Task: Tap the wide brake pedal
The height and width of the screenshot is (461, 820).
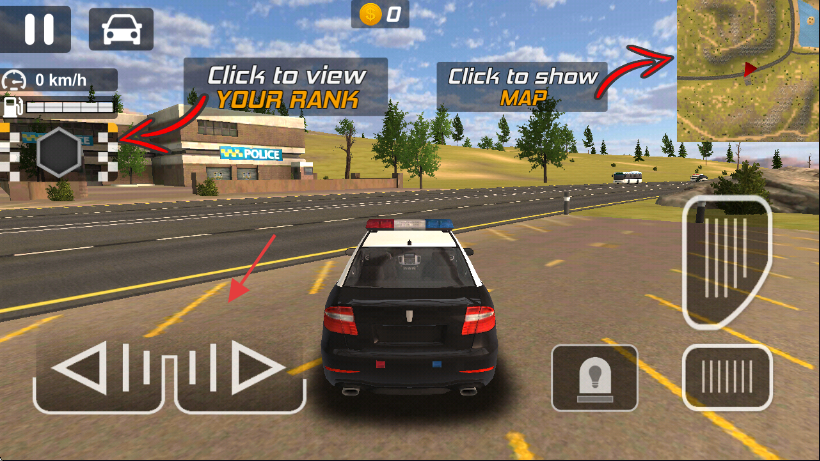Action: pyautogui.click(x=726, y=379)
